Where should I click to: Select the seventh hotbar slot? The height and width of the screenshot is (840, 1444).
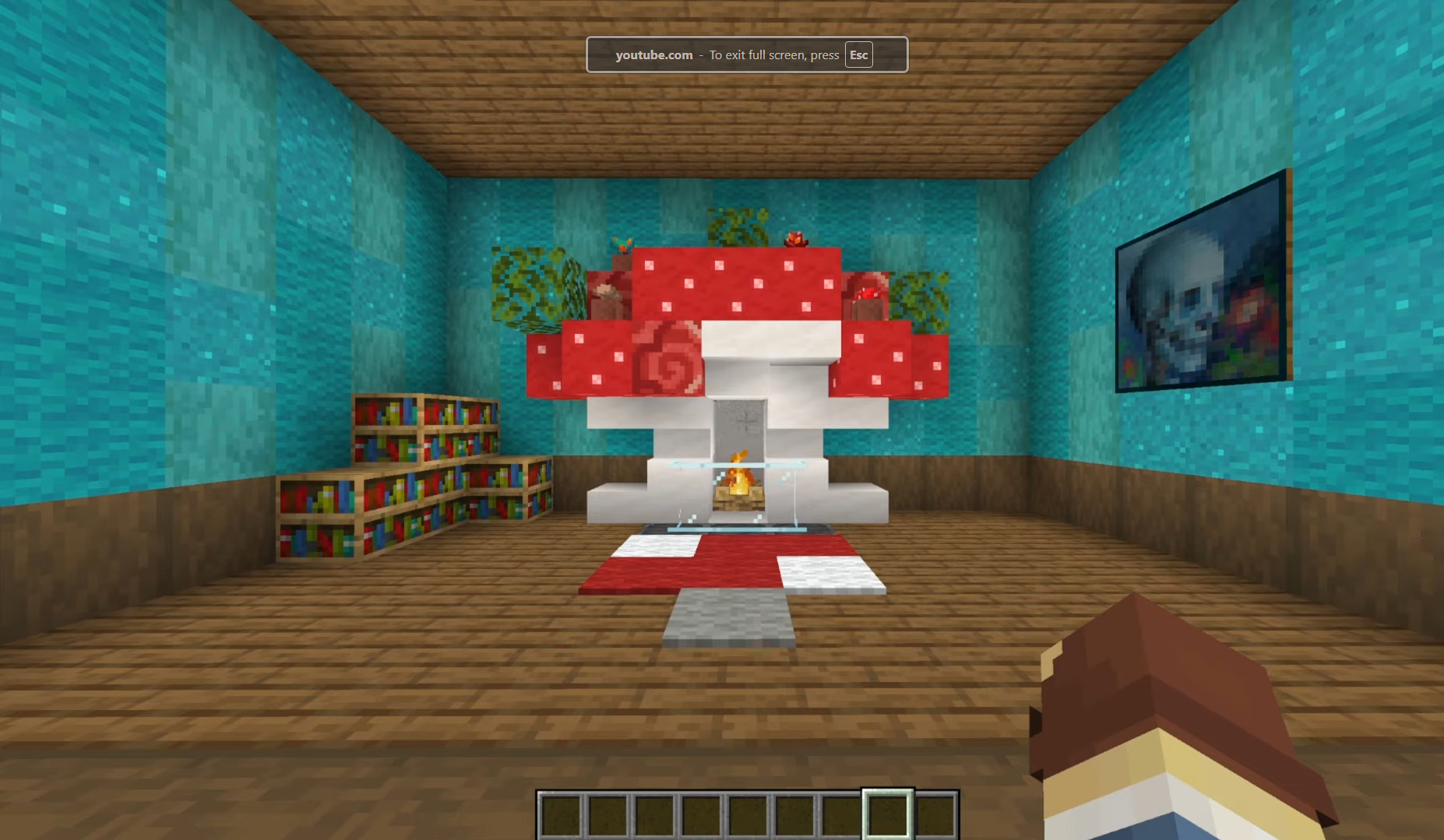[841, 814]
